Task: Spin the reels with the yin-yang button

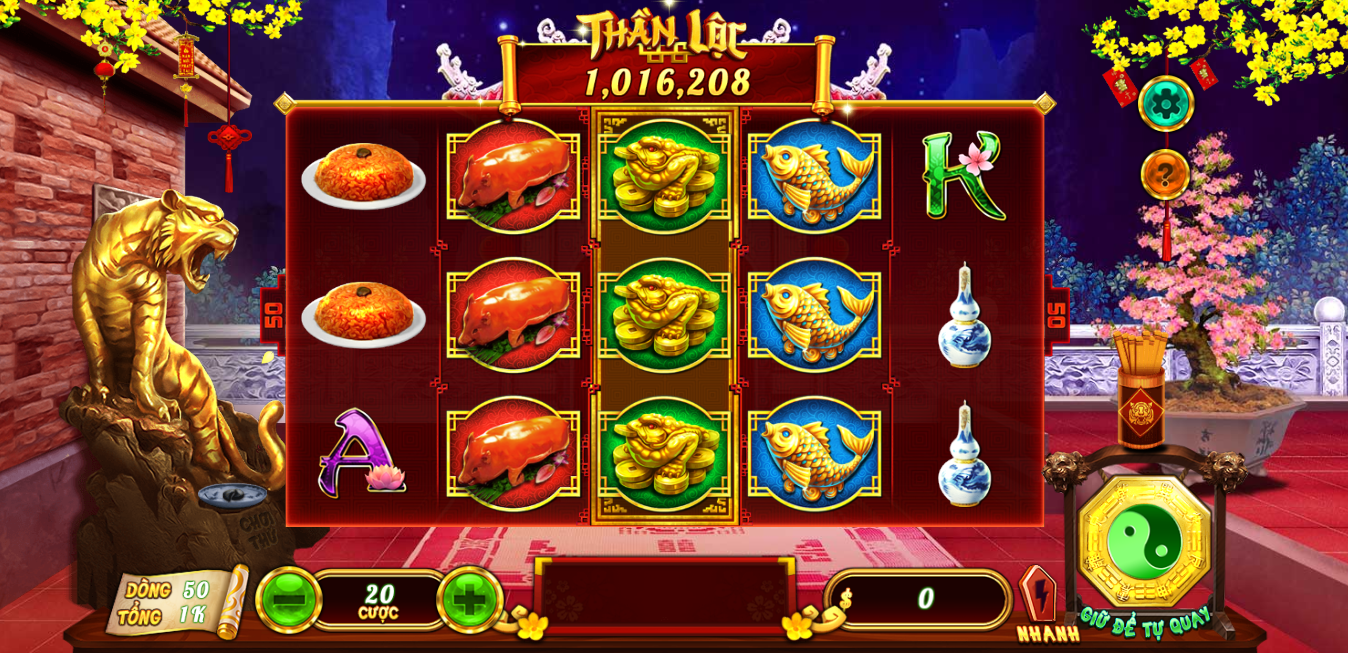Action: (1145, 542)
